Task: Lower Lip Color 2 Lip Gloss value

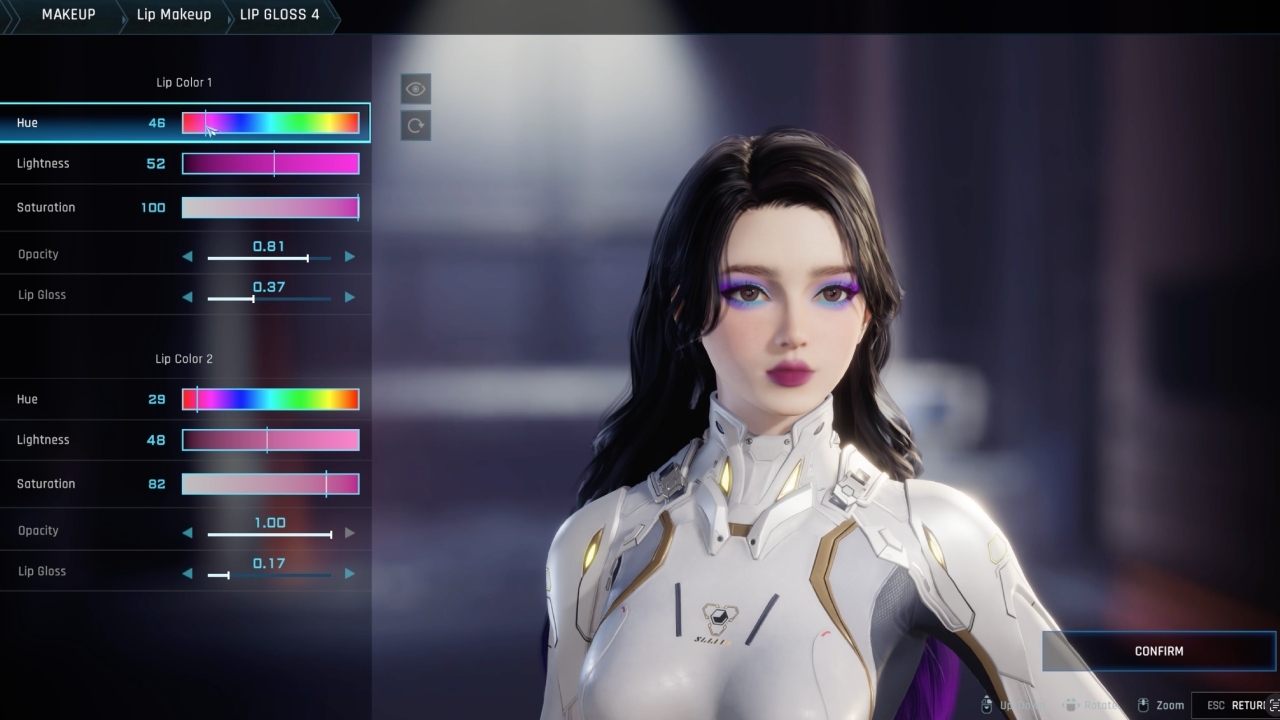Action: [187, 574]
